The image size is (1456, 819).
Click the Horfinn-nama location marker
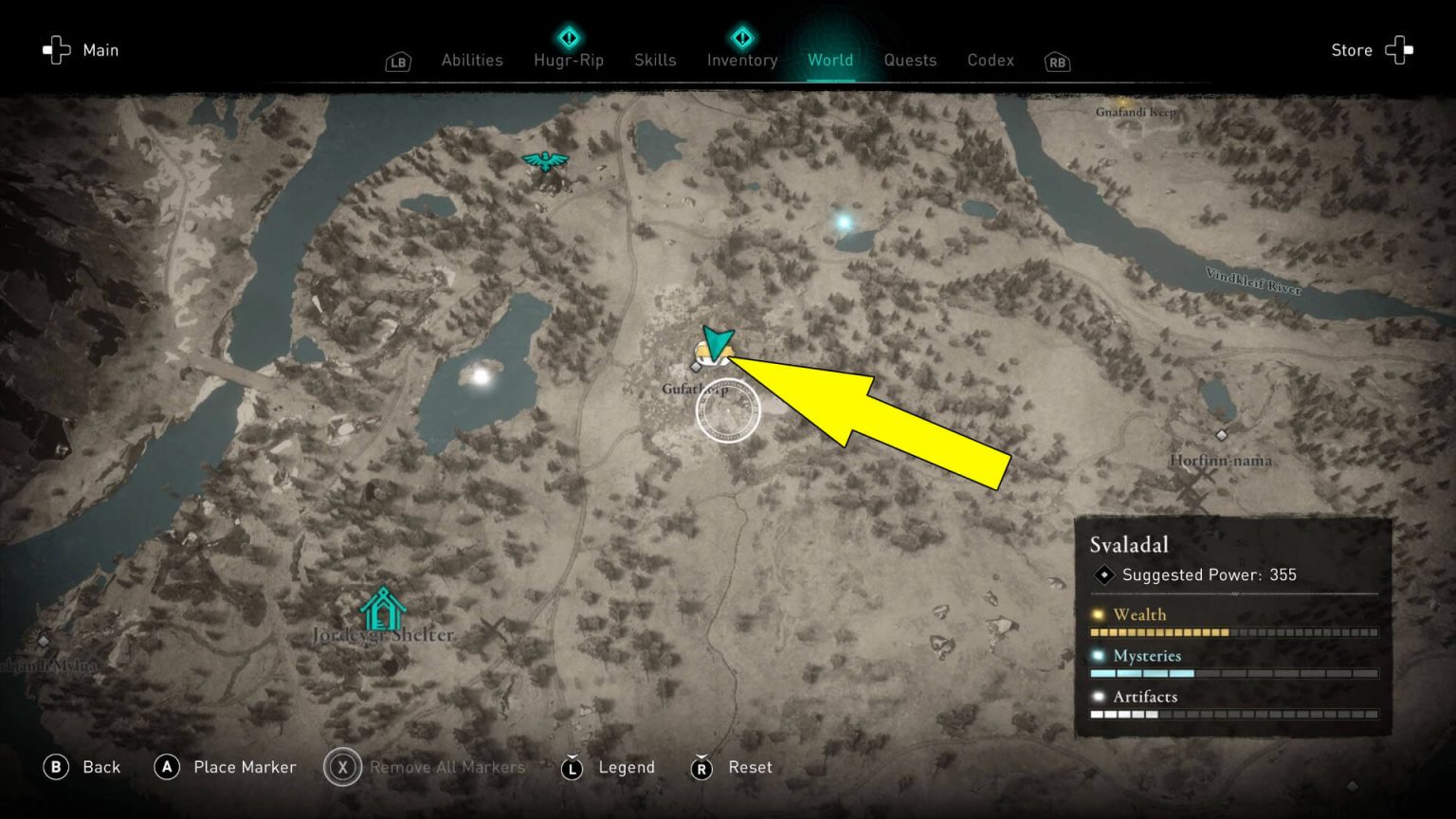(x=1221, y=435)
